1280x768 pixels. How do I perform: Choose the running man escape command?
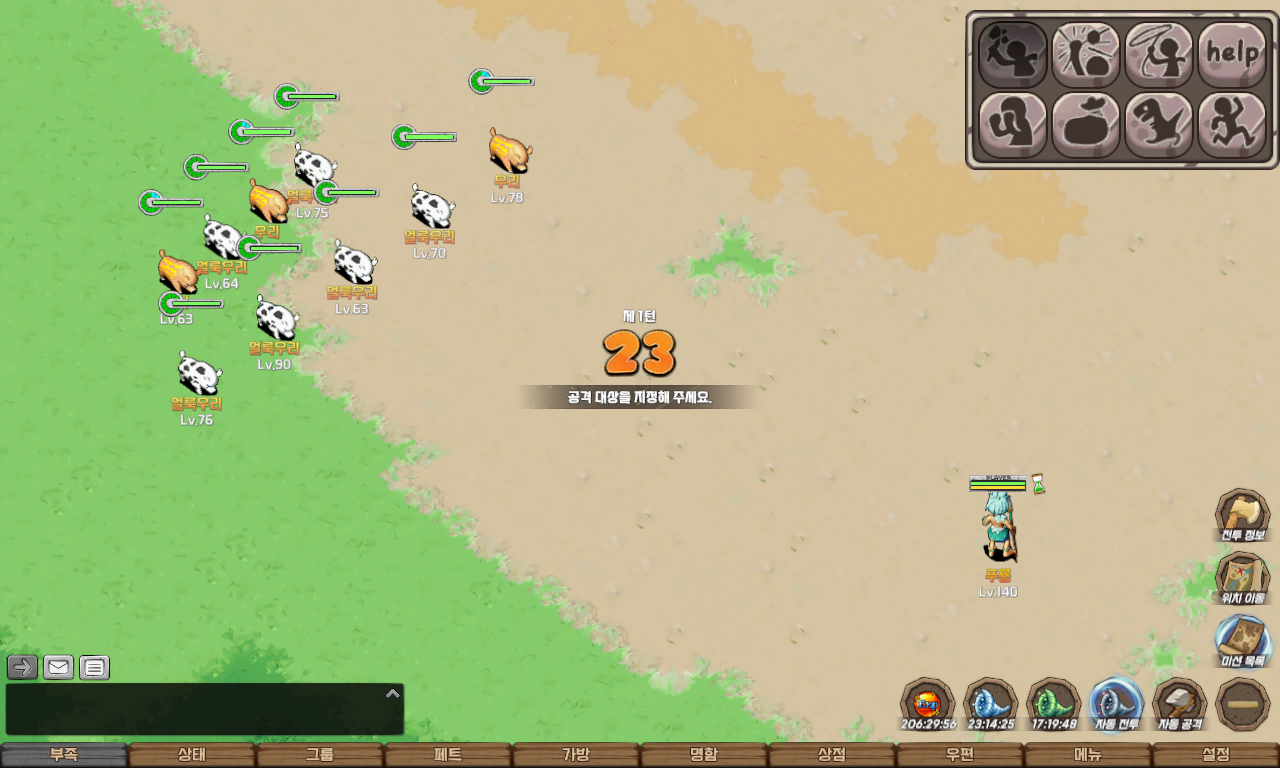1231,125
